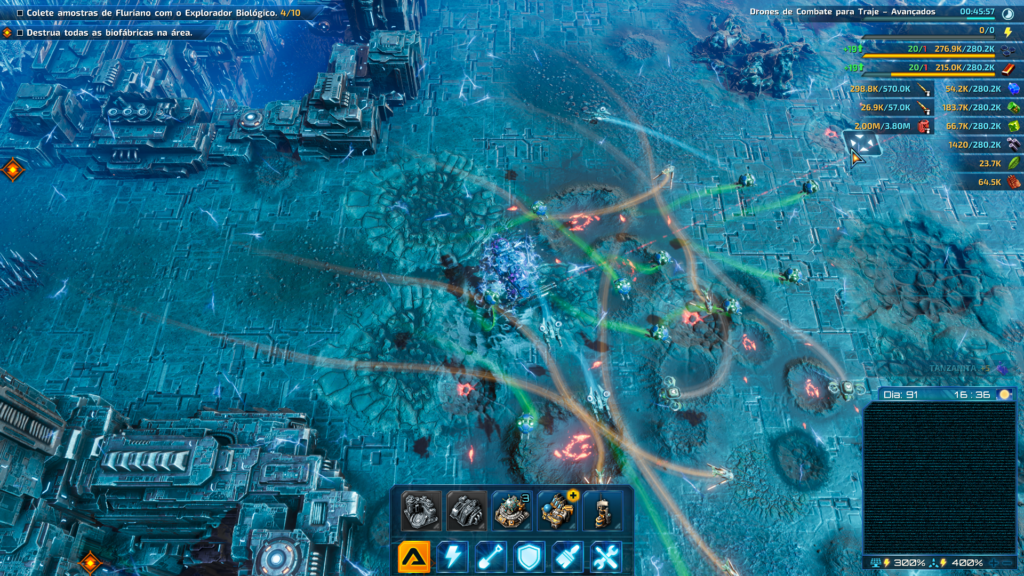This screenshot has width=1024, height=576.
Task: Choose the second grayed-out building slot
Action: tap(466, 510)
